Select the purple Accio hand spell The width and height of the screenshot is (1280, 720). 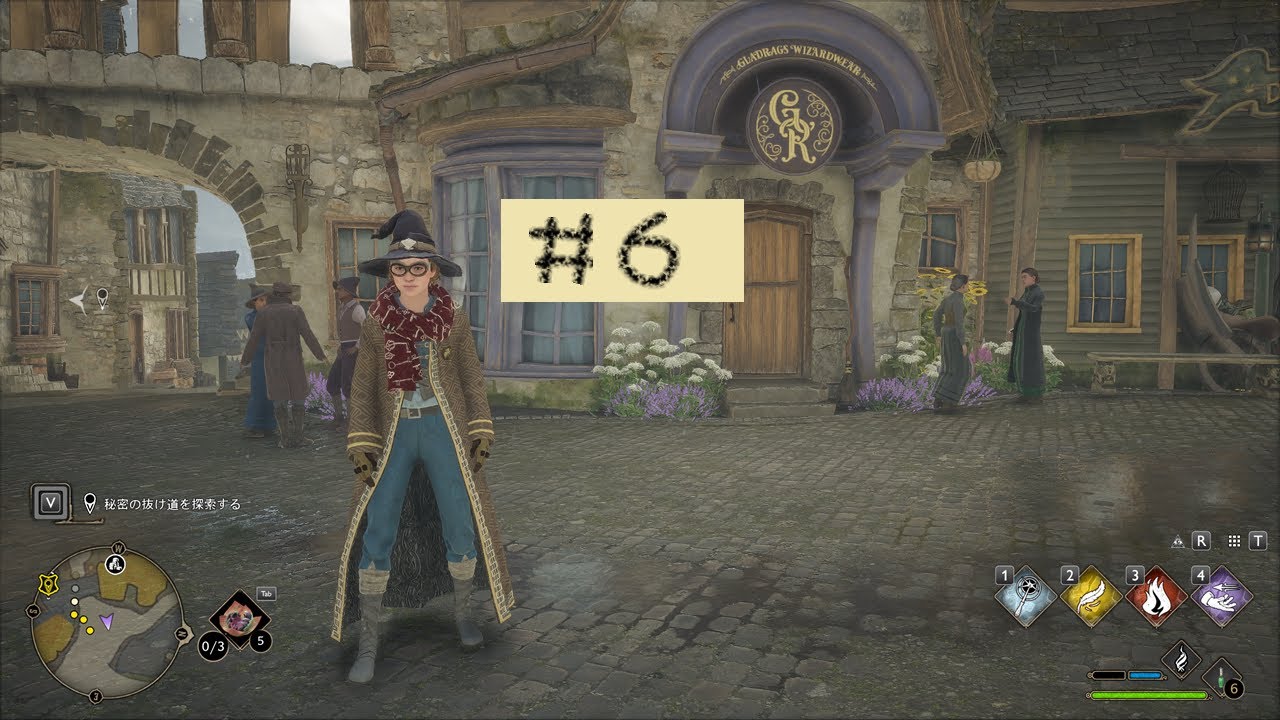(x=1221, y=597)
